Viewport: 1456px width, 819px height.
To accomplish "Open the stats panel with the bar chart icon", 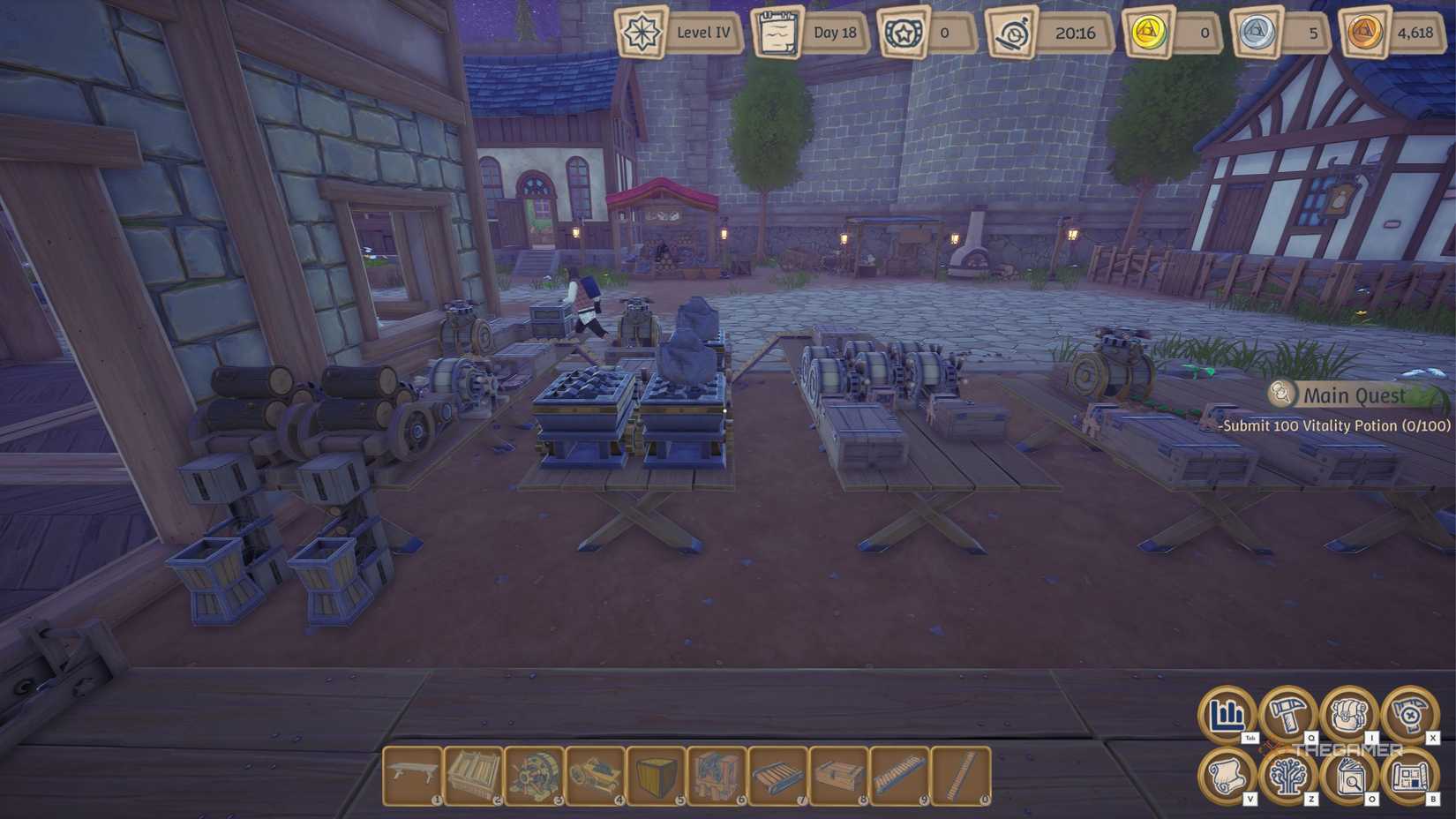I will point(1227,715).
